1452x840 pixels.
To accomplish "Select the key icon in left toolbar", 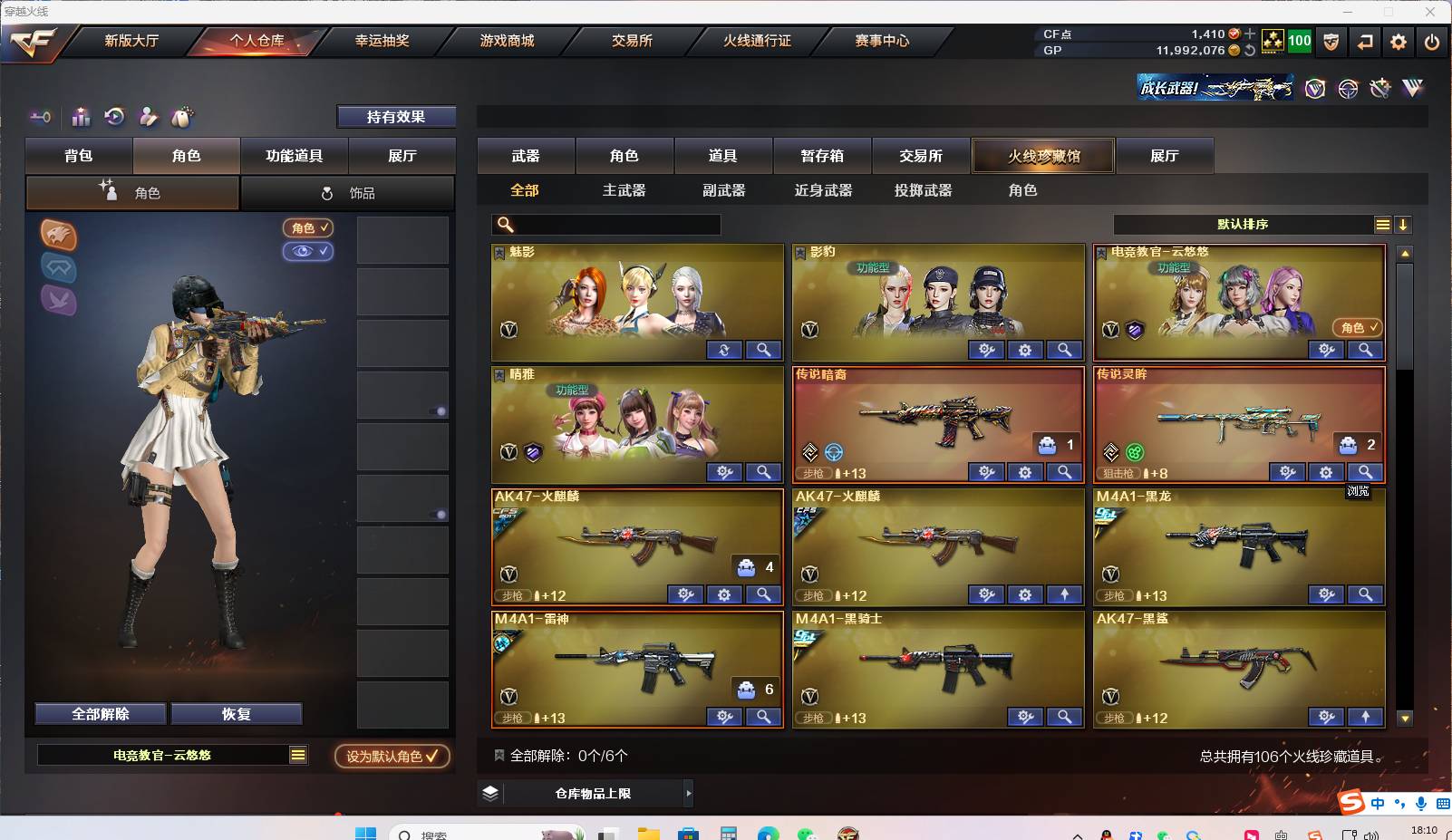I will [38, 118].
